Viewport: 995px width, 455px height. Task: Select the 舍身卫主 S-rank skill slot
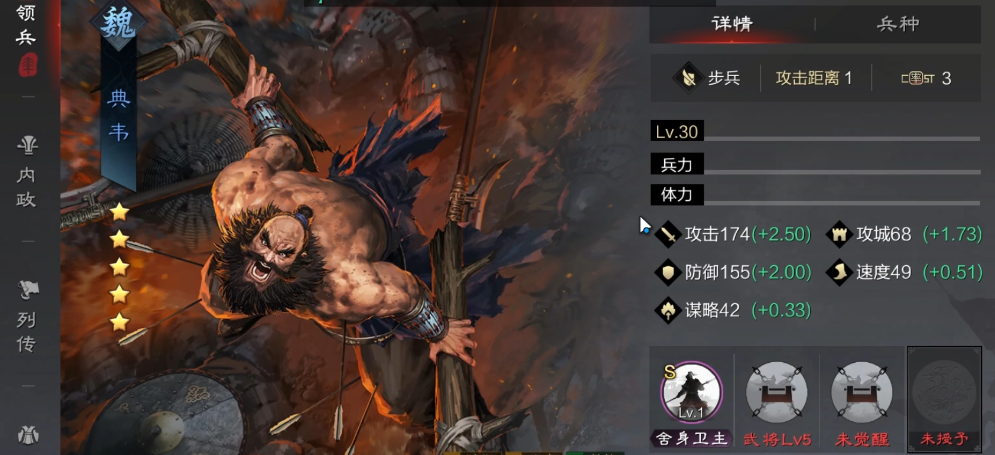pos(690,394)
